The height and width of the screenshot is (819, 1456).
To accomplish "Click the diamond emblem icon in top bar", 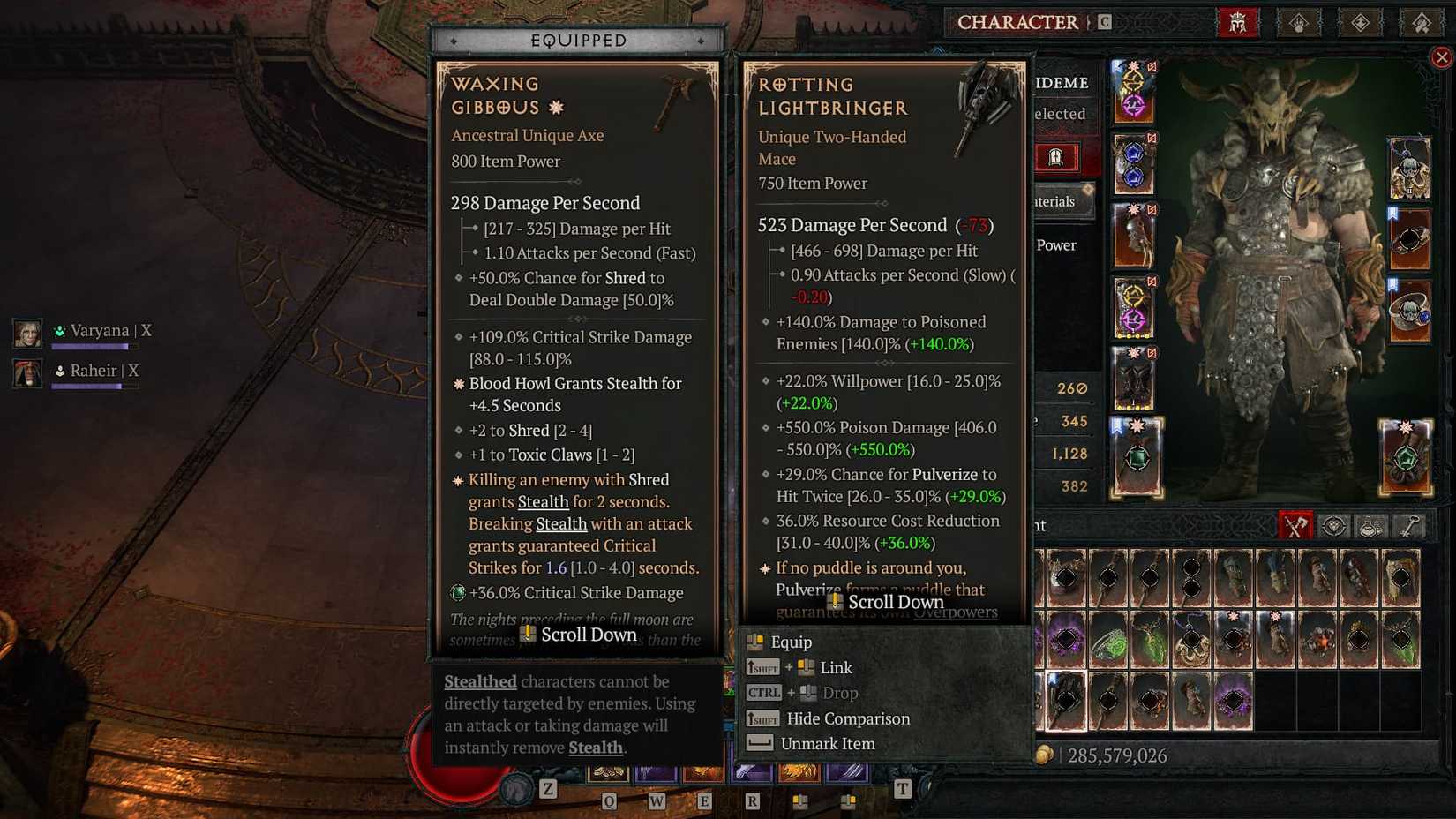I will coord(1360,22).
